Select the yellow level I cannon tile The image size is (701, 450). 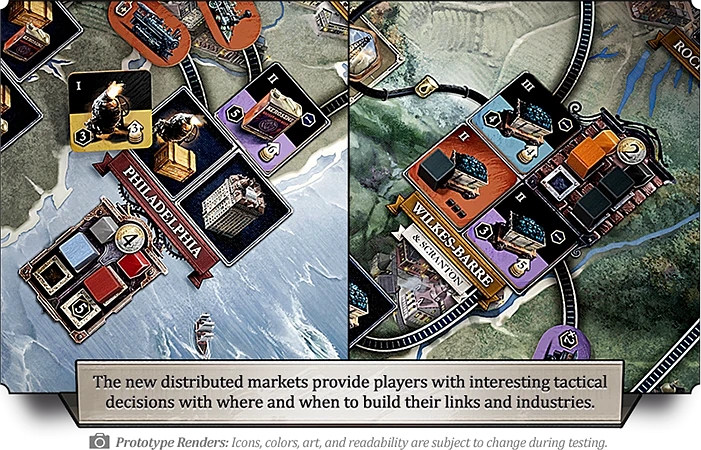110,112
